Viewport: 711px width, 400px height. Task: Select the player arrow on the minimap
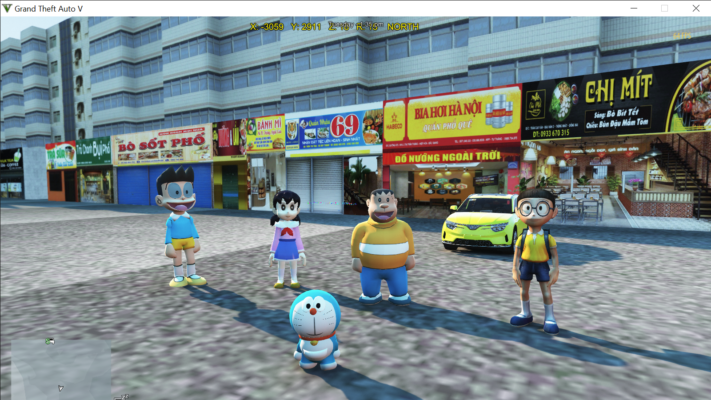[x=60, y=387]
